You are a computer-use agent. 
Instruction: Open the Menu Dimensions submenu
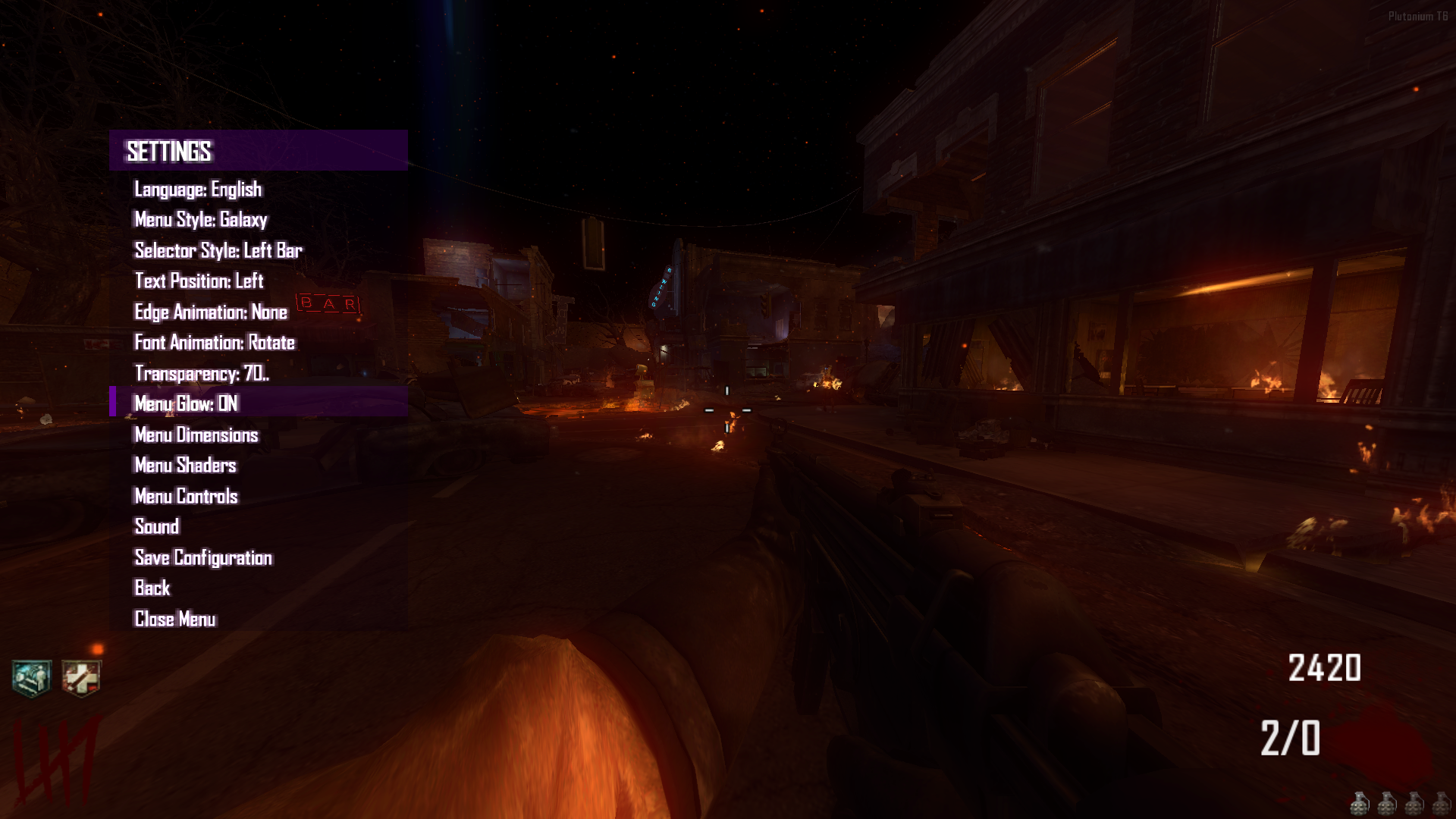(x=196, y=435)
